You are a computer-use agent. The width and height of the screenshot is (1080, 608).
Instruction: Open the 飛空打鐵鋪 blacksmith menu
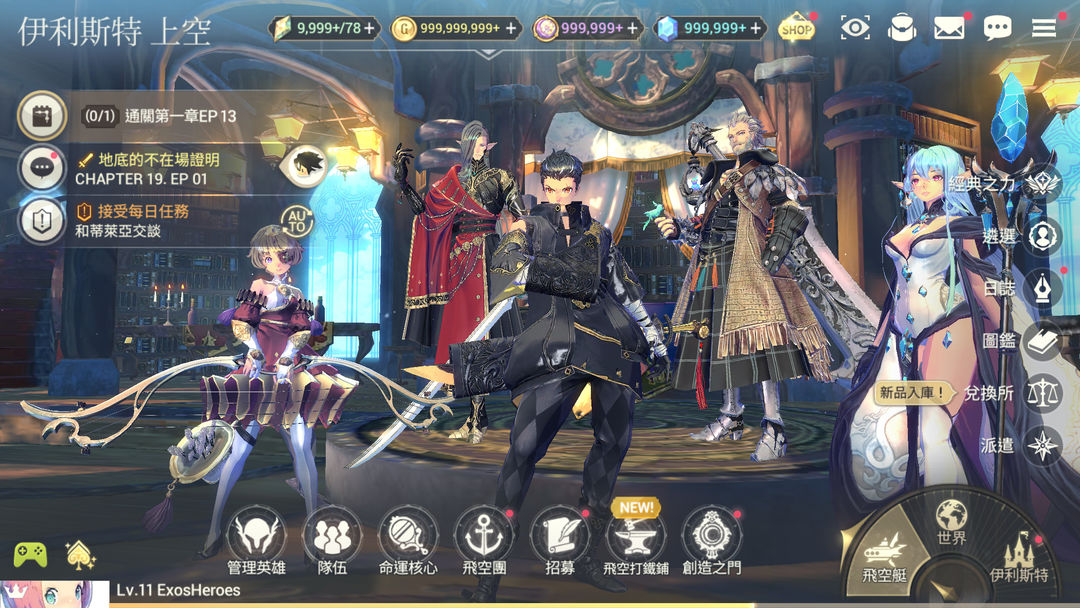tap(636, 537)
